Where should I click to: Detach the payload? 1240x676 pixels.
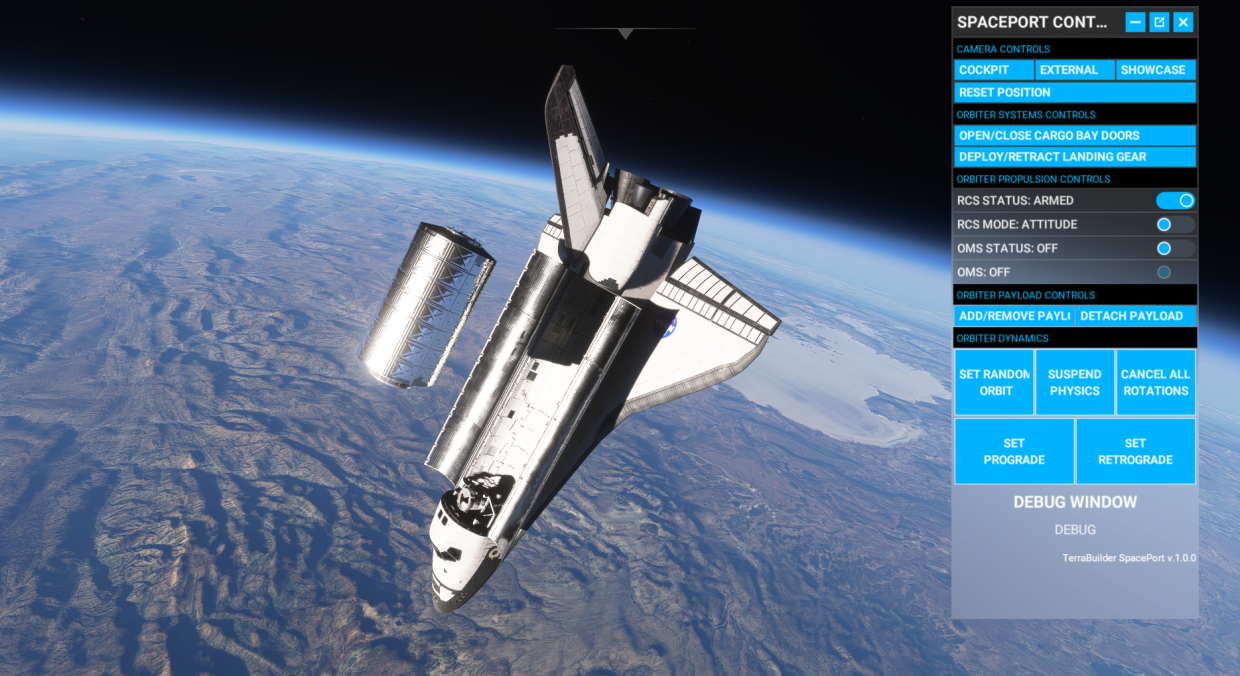1135,316
